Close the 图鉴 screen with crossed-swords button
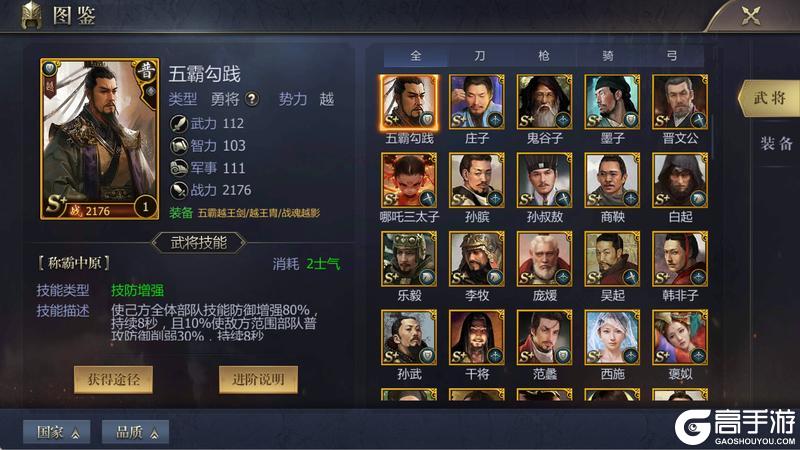The height and width of the screenshot is (450, 800). coord(750,16)
